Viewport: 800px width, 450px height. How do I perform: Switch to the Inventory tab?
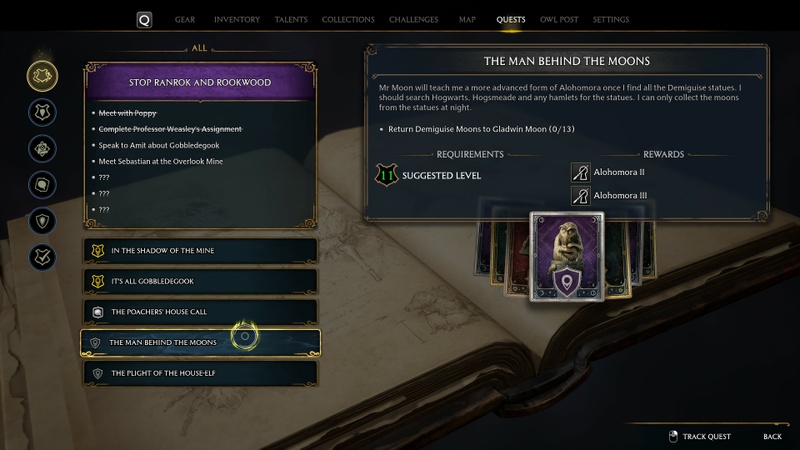(x=237, y=20)
